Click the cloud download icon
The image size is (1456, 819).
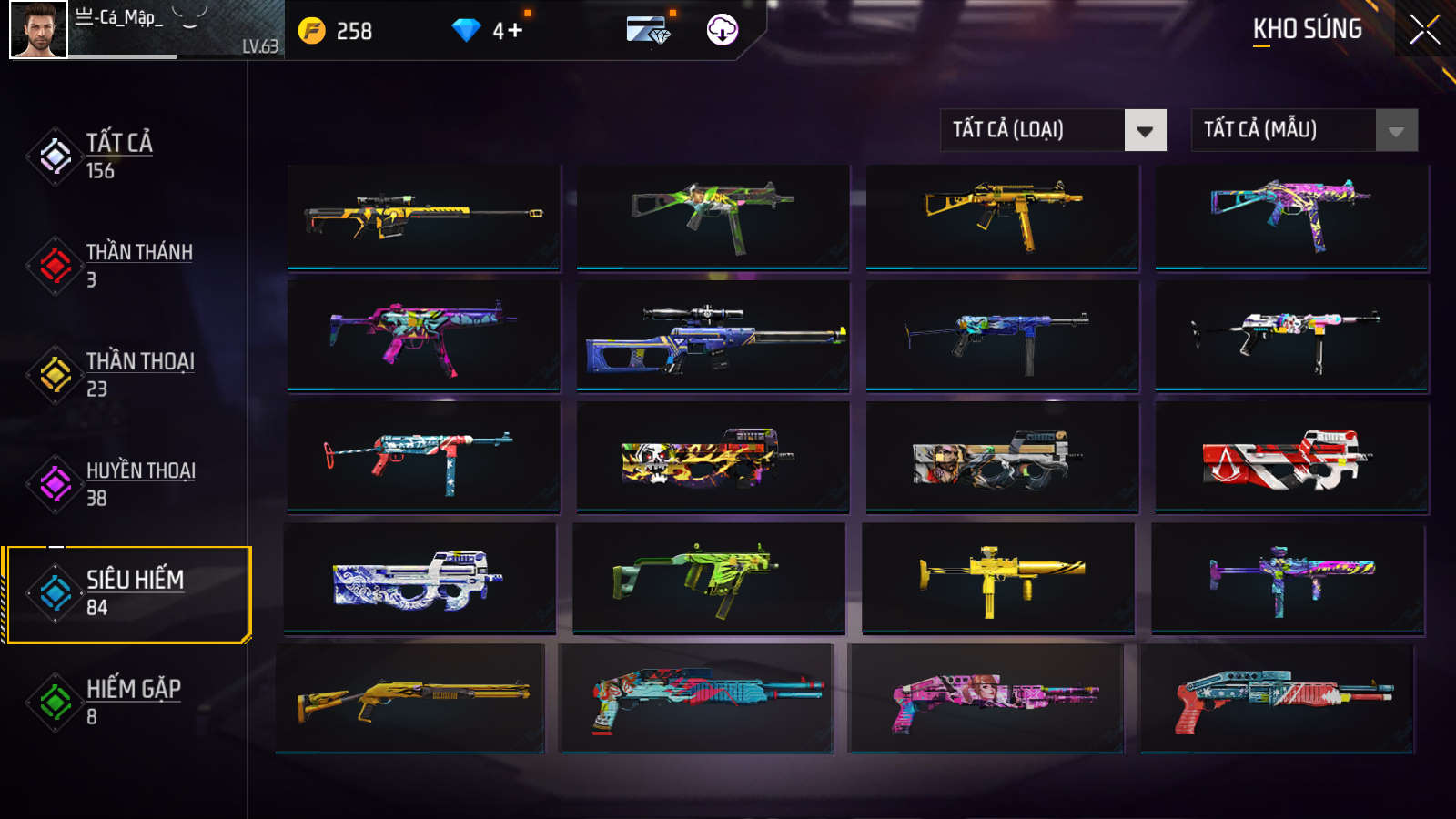click(x=722, y=30)
